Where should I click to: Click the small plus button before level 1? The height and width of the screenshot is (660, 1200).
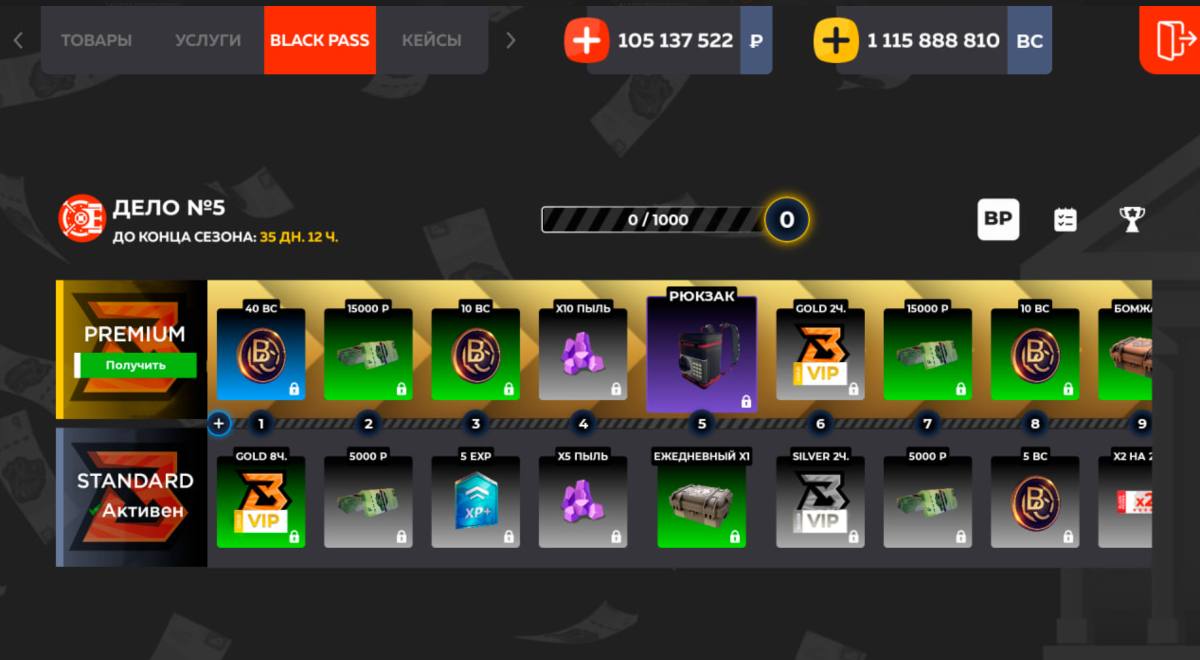(x=220, y=424)
